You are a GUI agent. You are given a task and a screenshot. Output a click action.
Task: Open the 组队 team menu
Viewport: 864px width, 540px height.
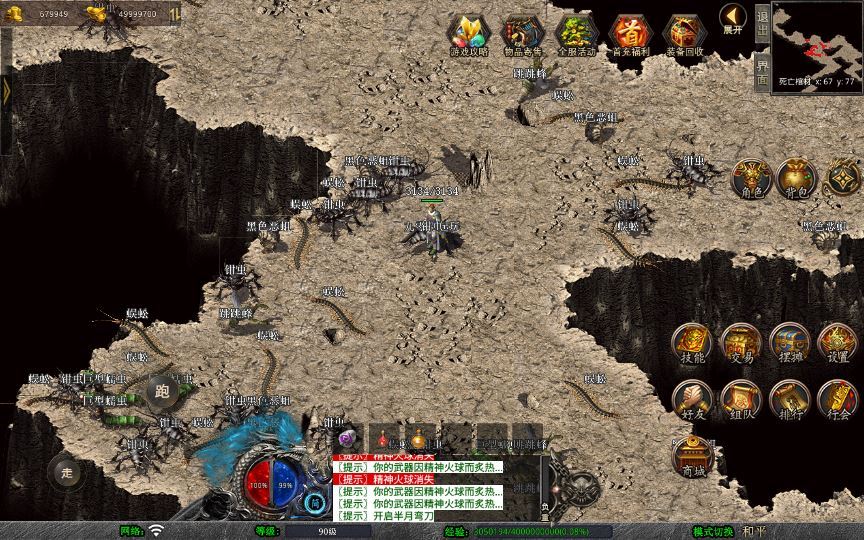point(740,399)
